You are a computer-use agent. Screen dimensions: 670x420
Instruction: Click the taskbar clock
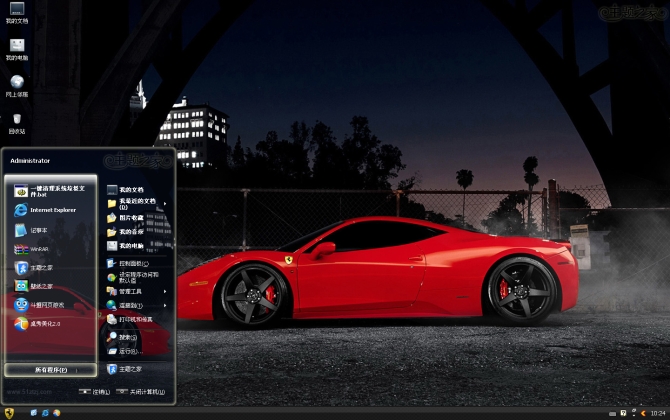pos(657,412)
